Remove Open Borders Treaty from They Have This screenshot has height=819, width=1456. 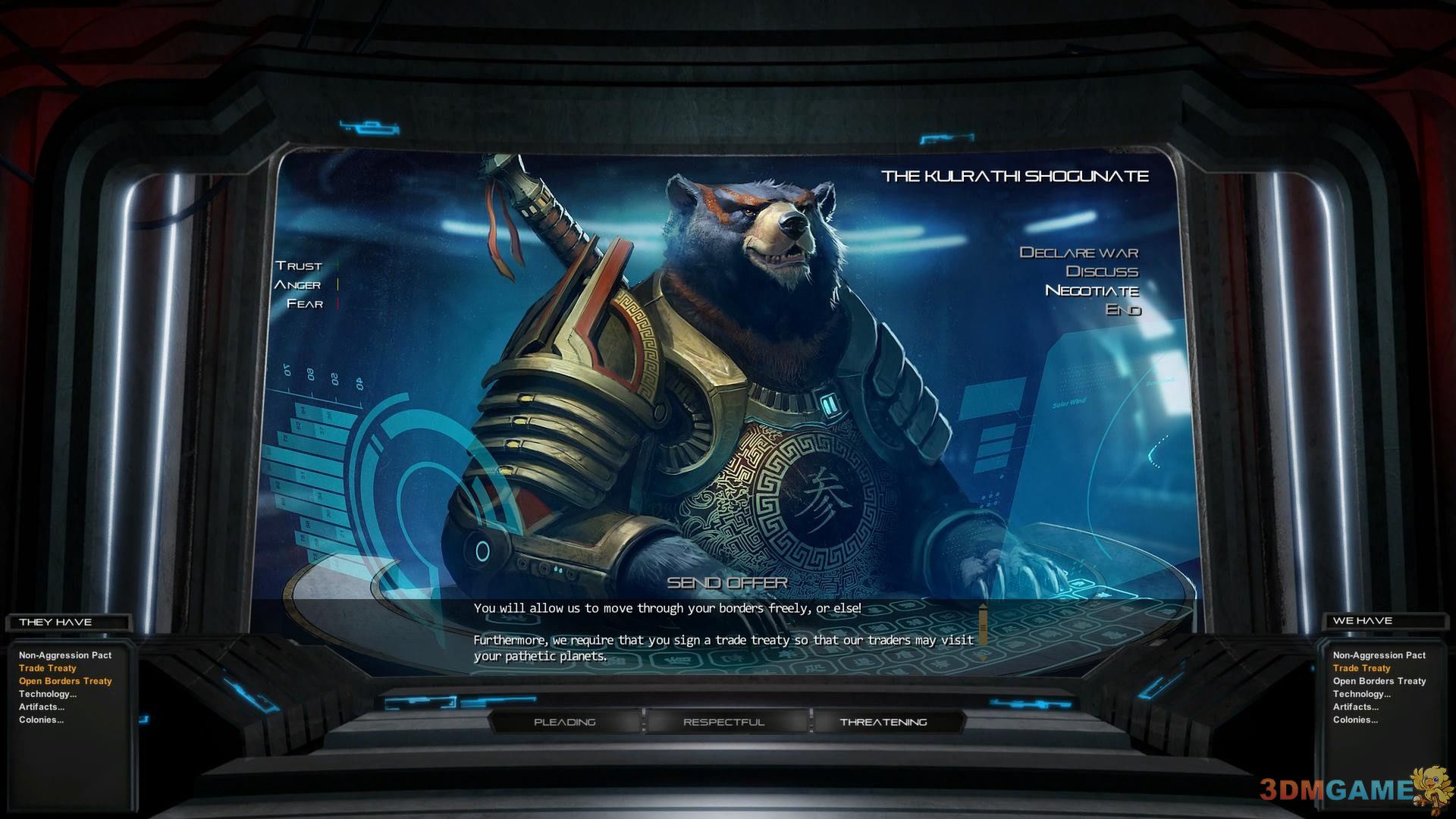65,681
